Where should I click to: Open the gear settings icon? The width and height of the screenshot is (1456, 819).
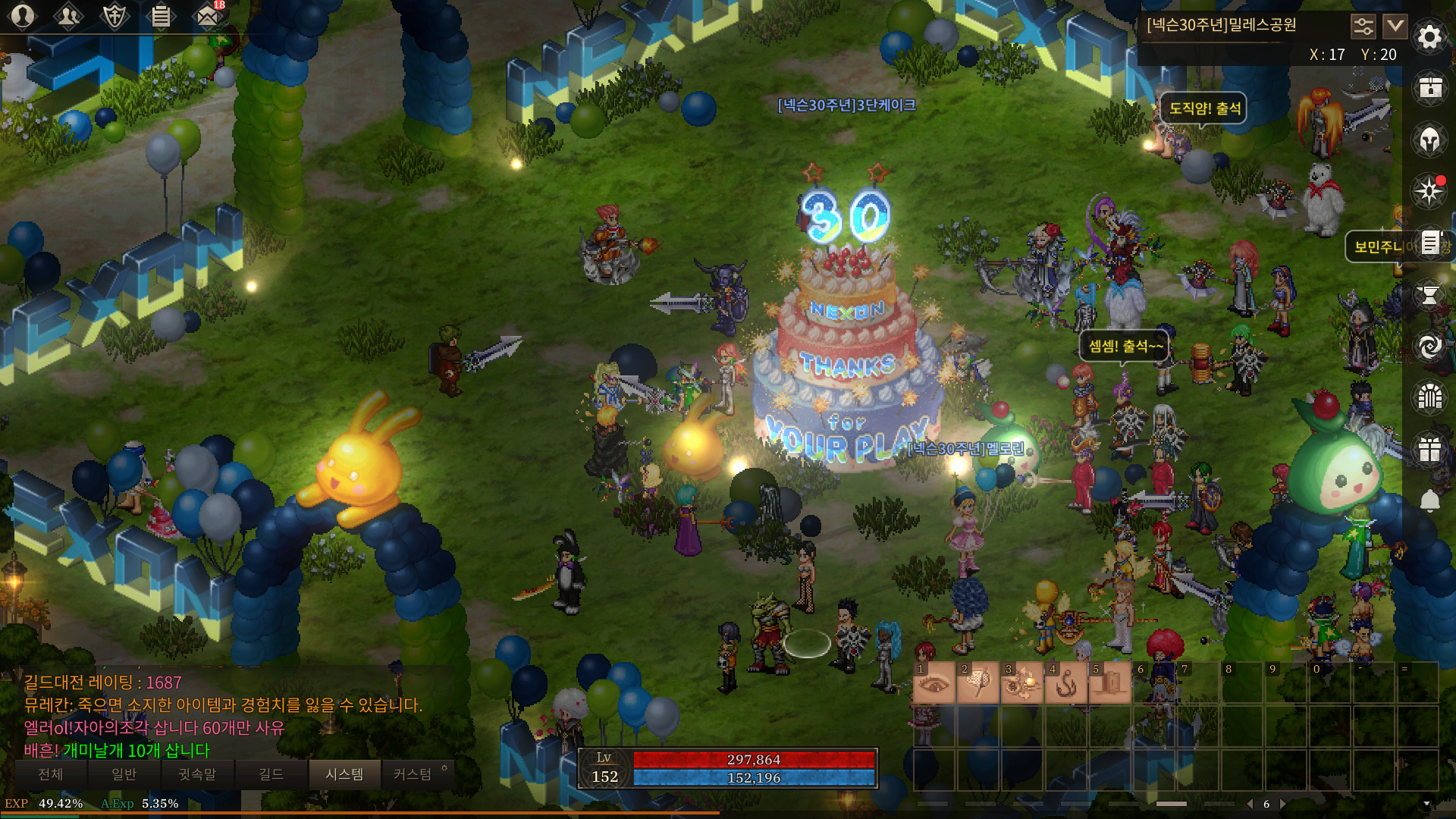point(1429,36)
